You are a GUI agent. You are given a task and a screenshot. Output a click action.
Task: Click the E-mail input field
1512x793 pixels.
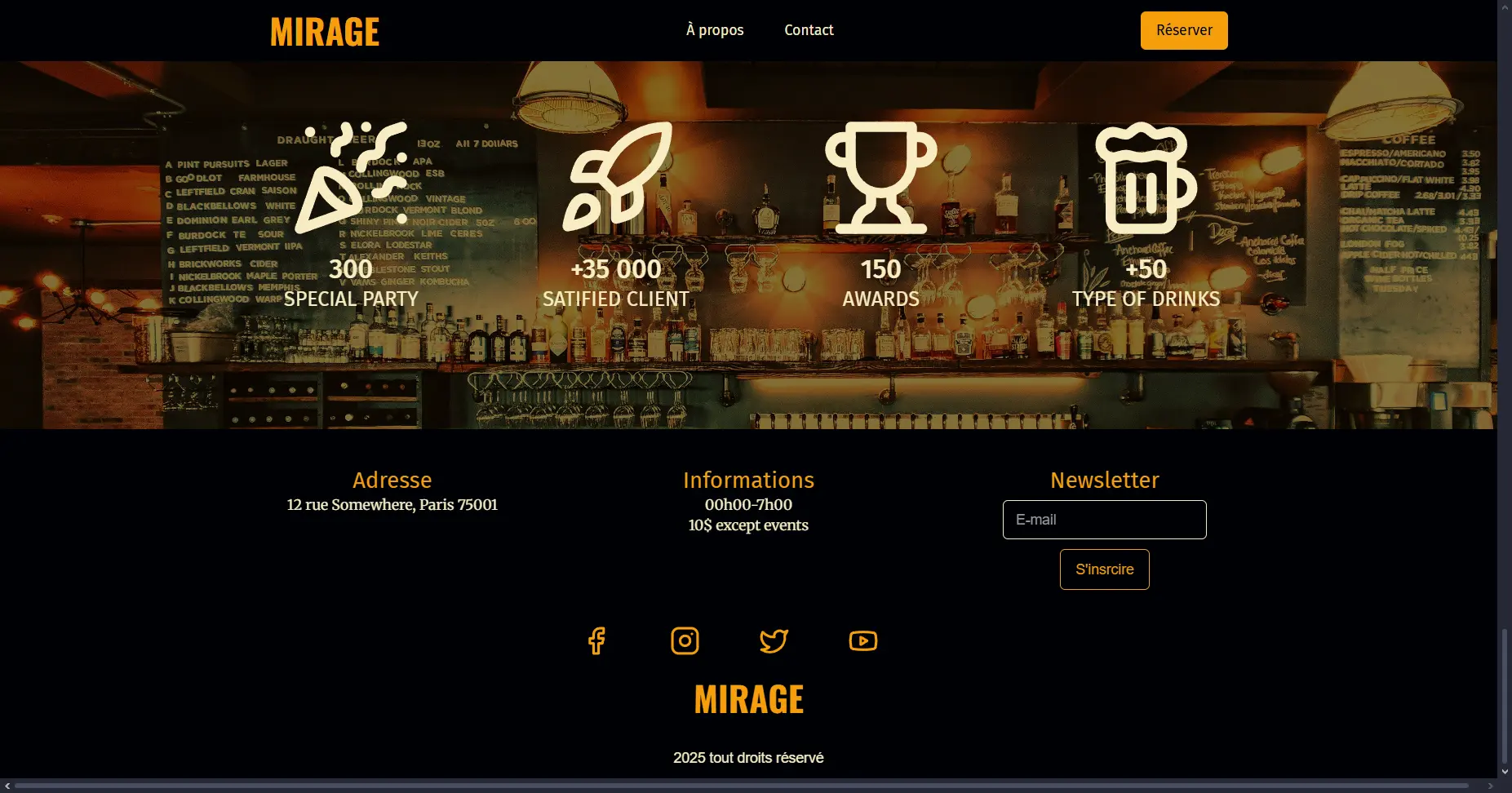point(1104,519)
